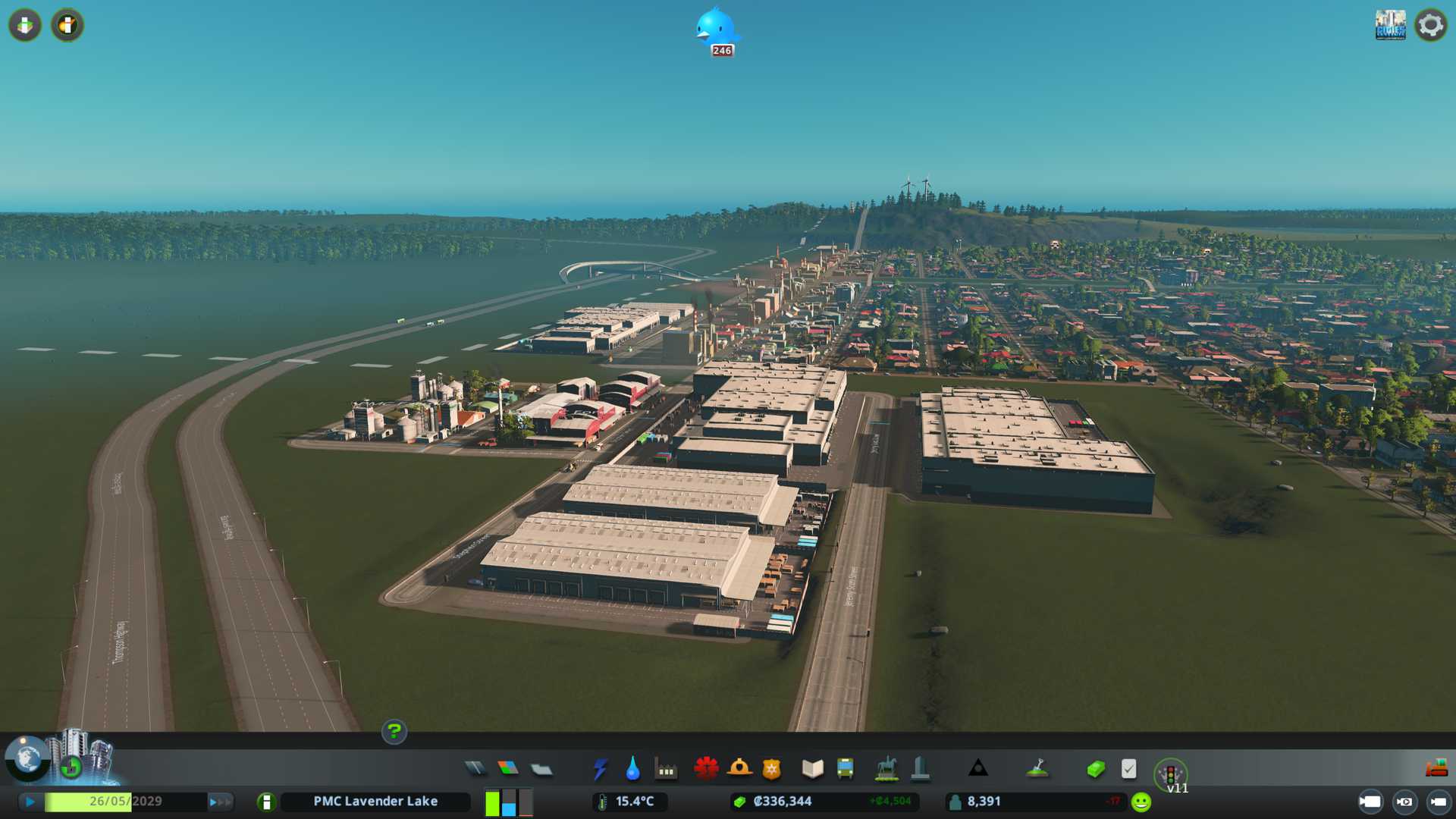Viewport: 1456px width, 819px height.
Task: Change the simulation speed arrows
Action: 220,802
